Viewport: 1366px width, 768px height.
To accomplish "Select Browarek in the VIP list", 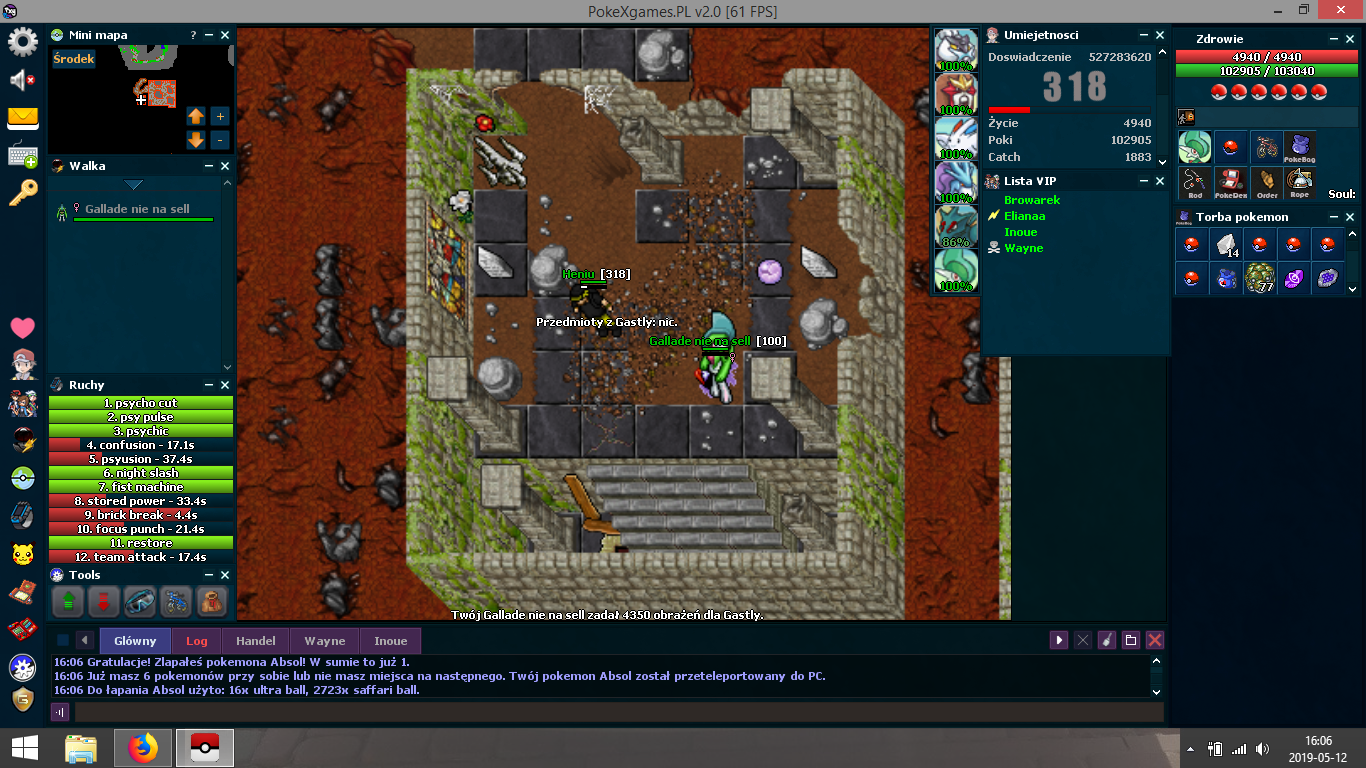I will coord(1032,200).
